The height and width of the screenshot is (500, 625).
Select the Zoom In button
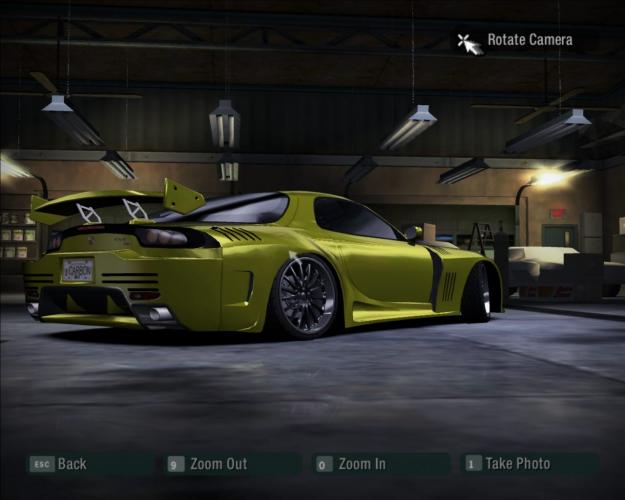pyautogui.click(x=360, y=464)
